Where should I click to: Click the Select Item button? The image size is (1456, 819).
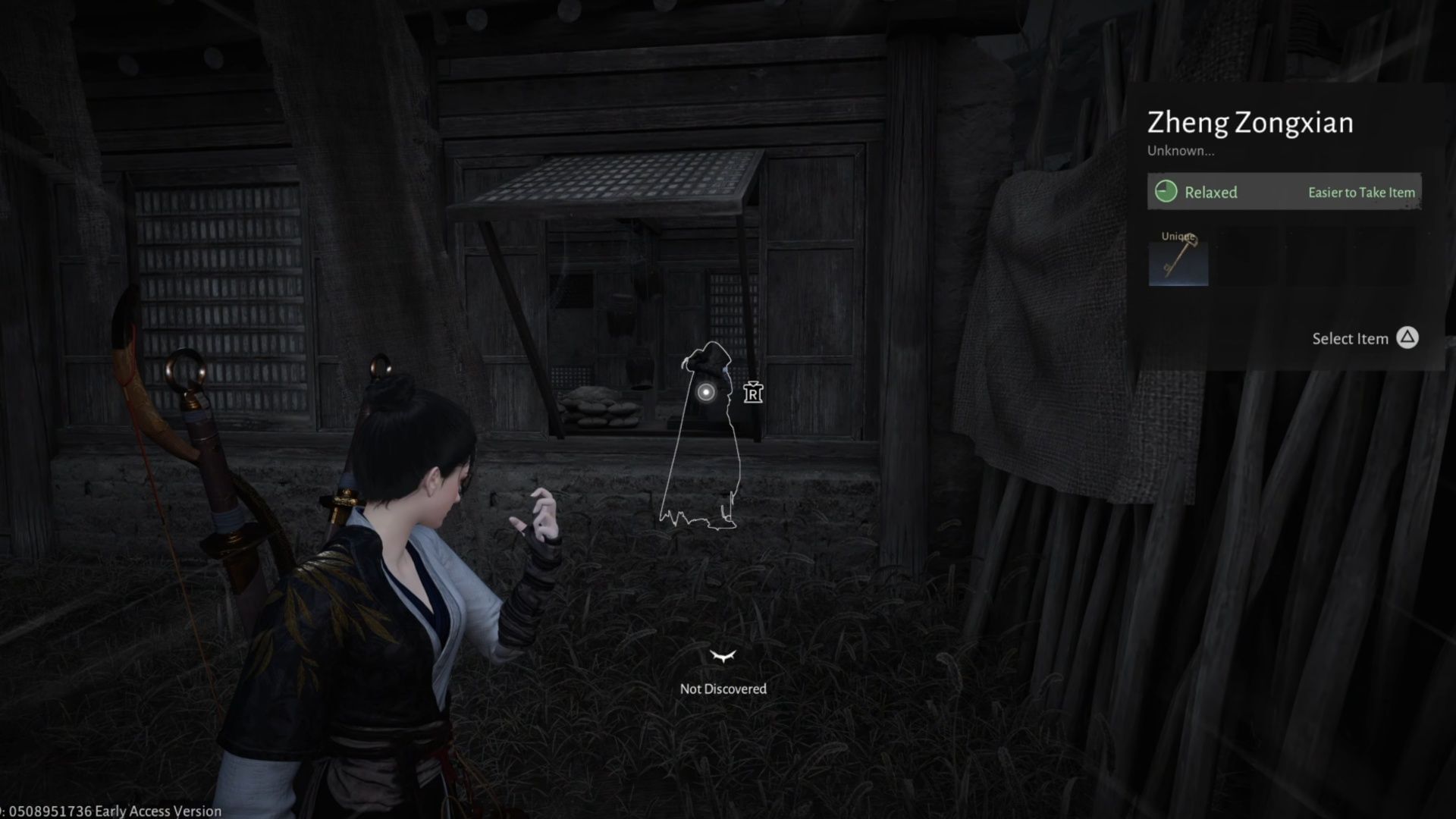coord(1351,339)
